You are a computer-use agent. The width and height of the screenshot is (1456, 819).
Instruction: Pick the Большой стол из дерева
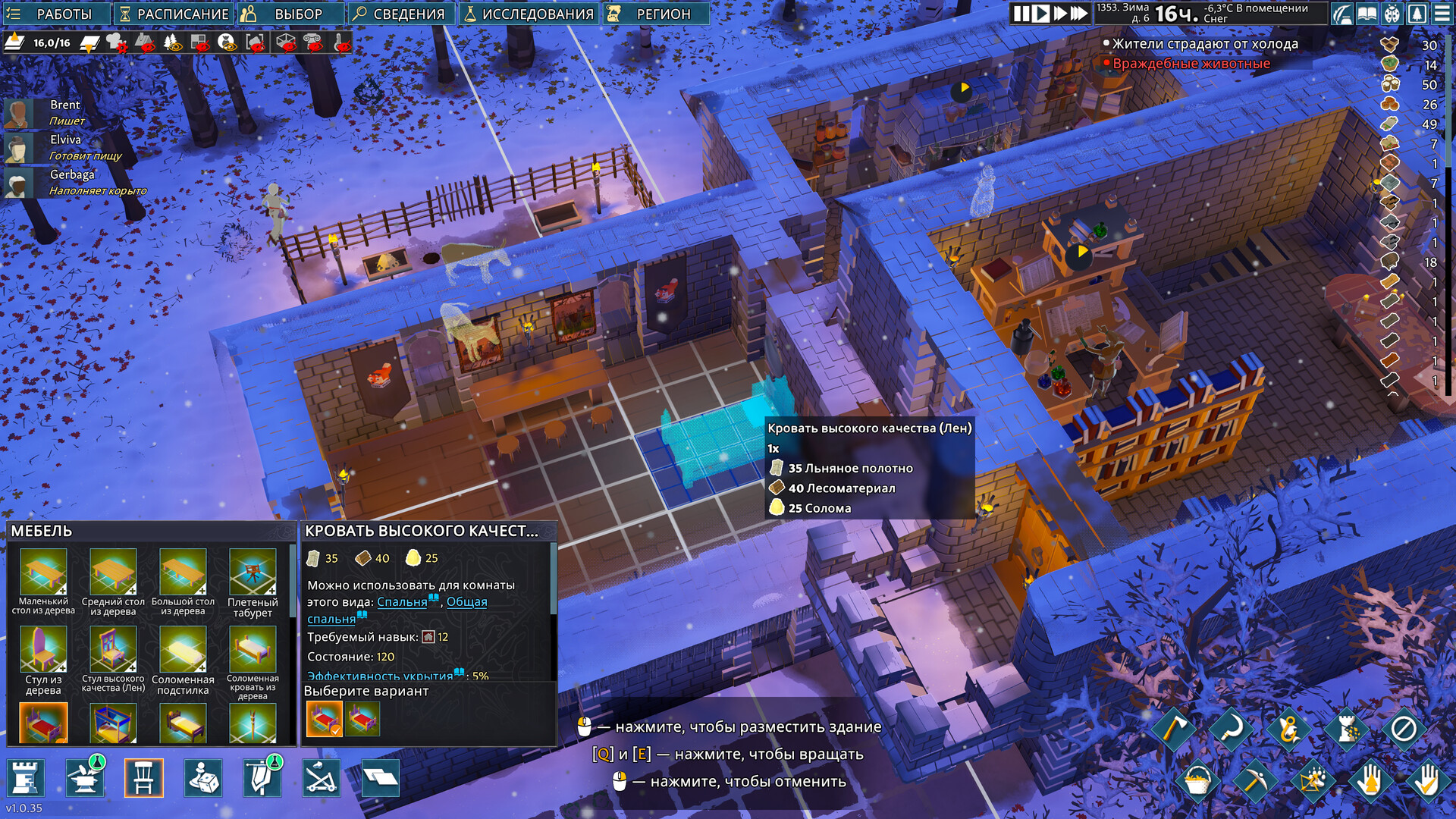point(183,582)
